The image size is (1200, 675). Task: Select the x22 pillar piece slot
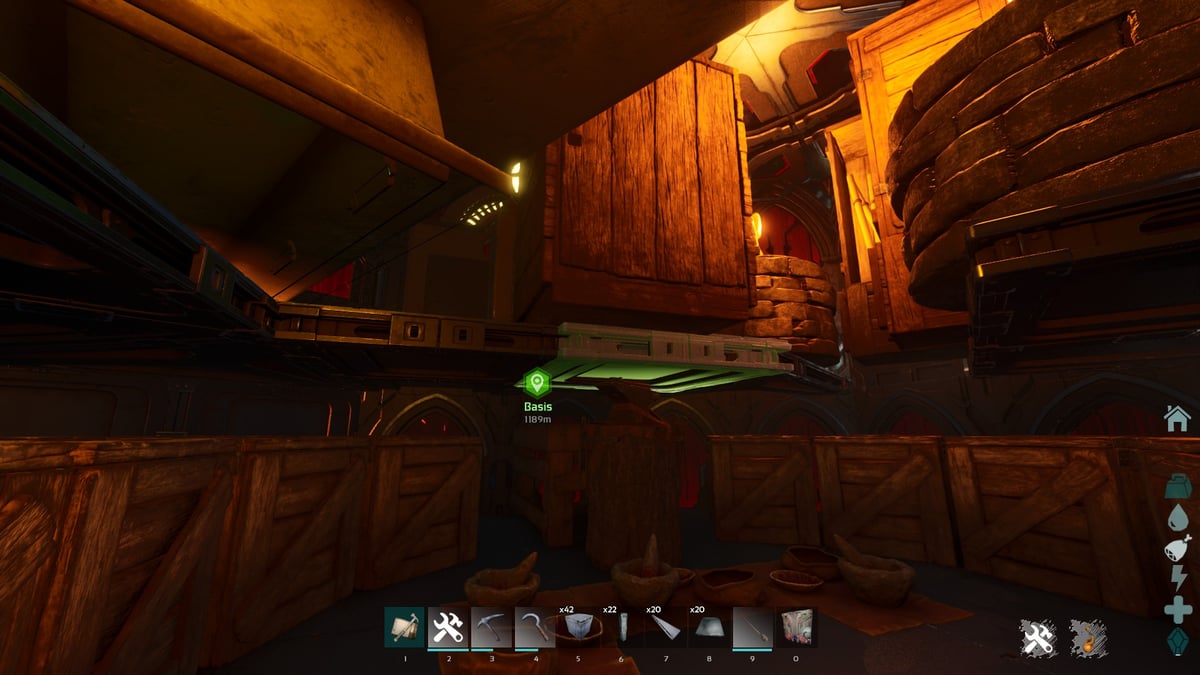click(621, 628)
